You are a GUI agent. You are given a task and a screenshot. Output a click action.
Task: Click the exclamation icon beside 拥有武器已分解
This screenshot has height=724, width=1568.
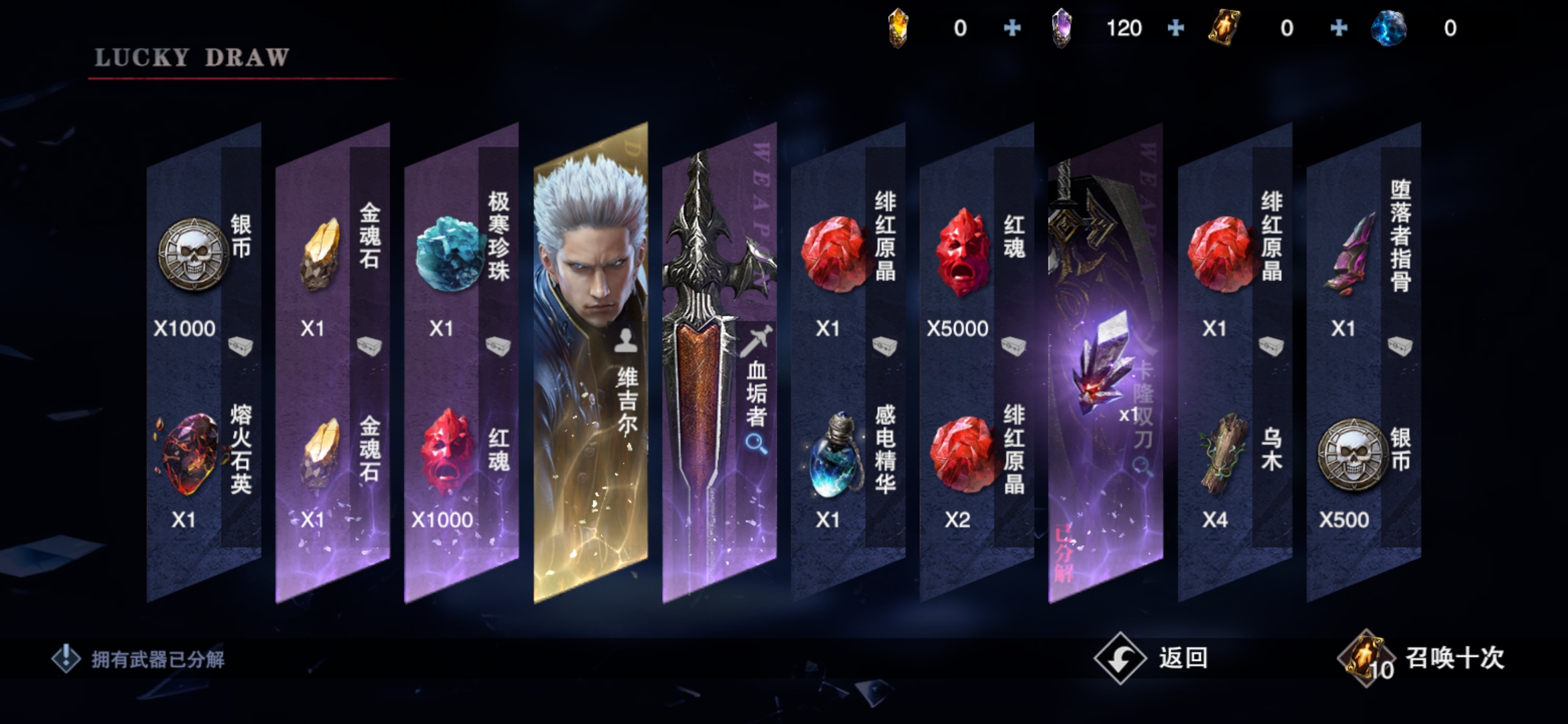coord(66,658)
